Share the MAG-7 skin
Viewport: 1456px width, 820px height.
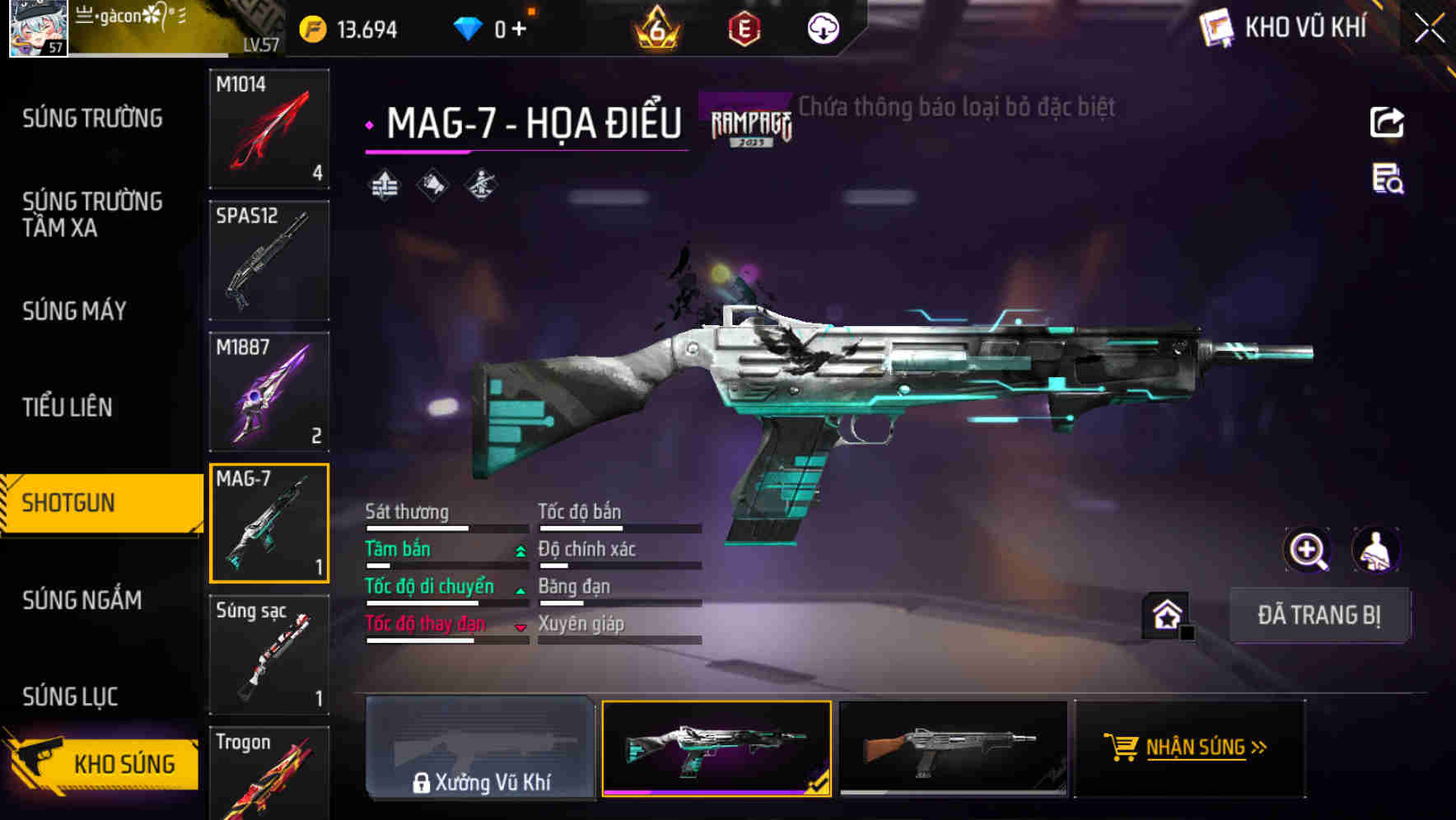1387,123
